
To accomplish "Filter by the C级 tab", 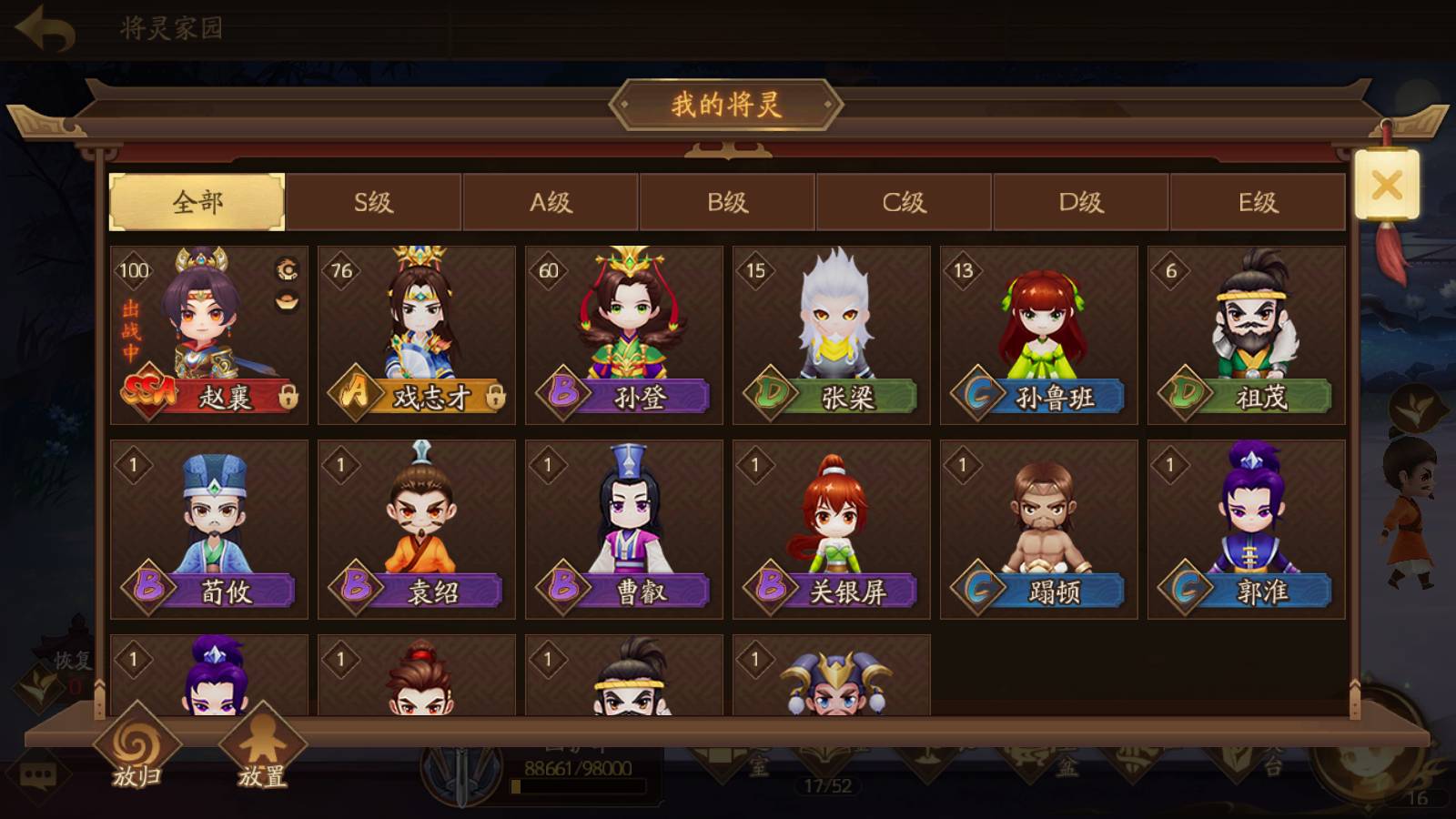I will coord(904,202).
